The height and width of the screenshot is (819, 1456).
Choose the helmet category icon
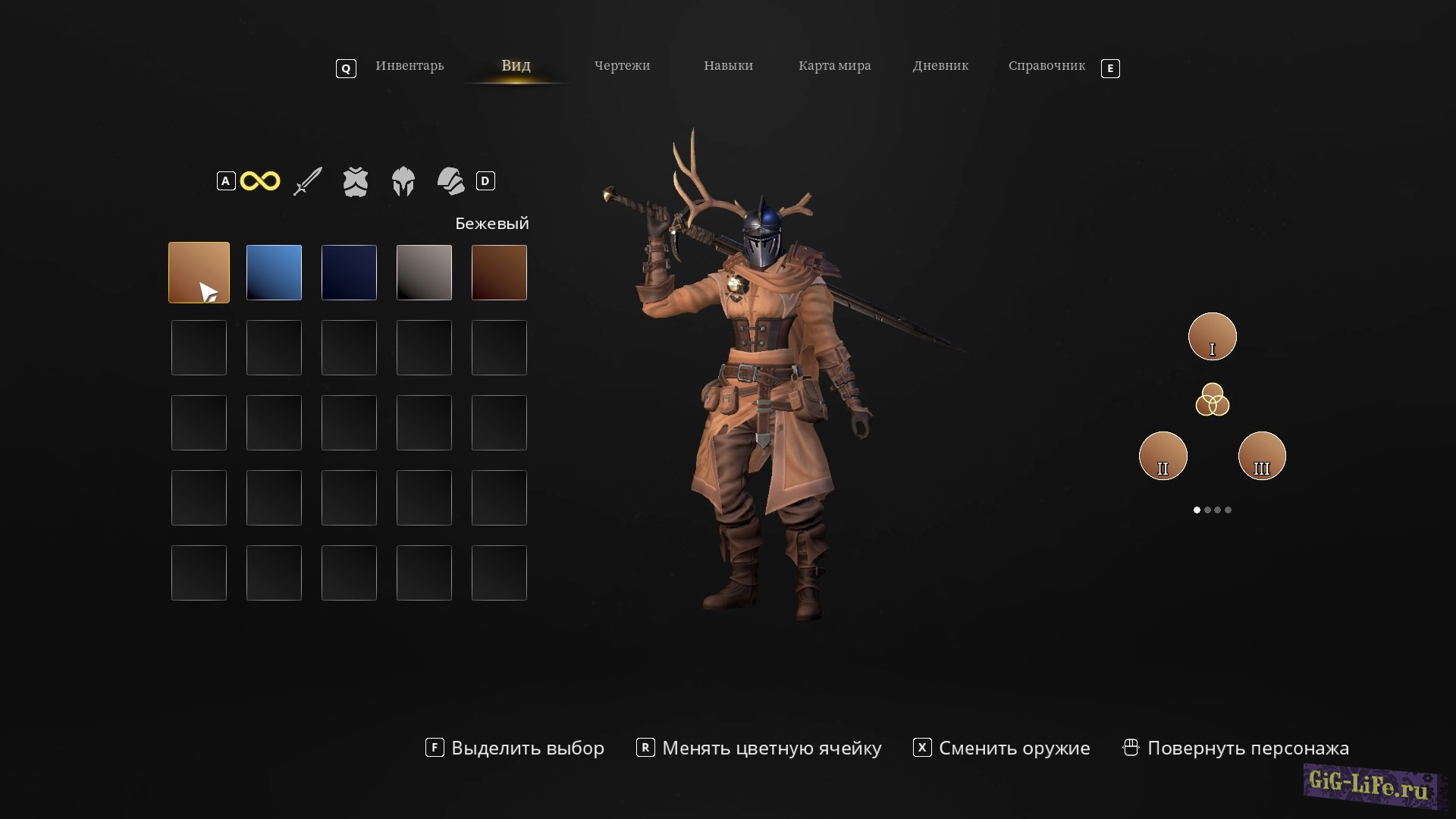click(x=403, y=182)
